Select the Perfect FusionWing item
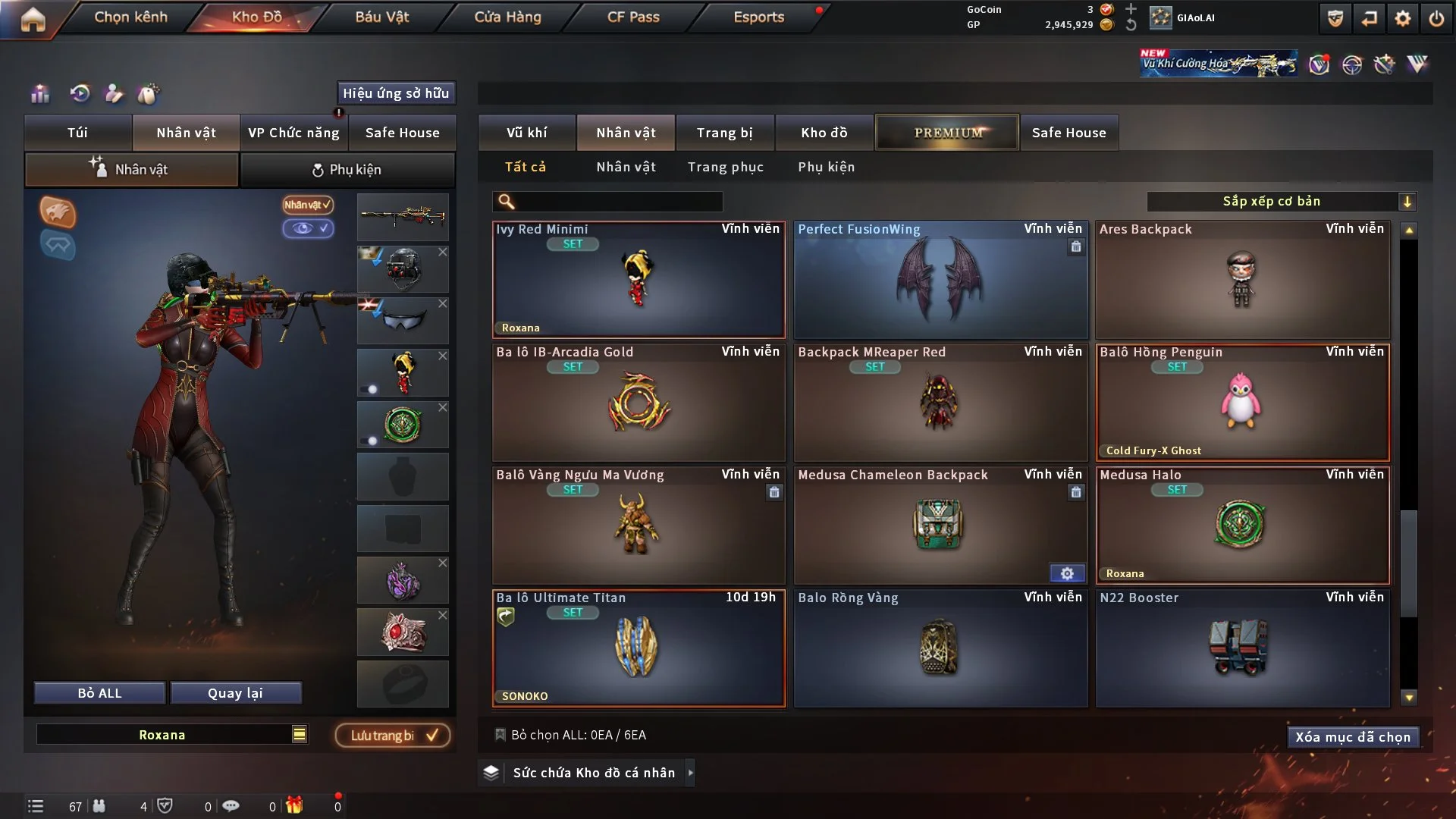1456x819 pixels. 940,281
